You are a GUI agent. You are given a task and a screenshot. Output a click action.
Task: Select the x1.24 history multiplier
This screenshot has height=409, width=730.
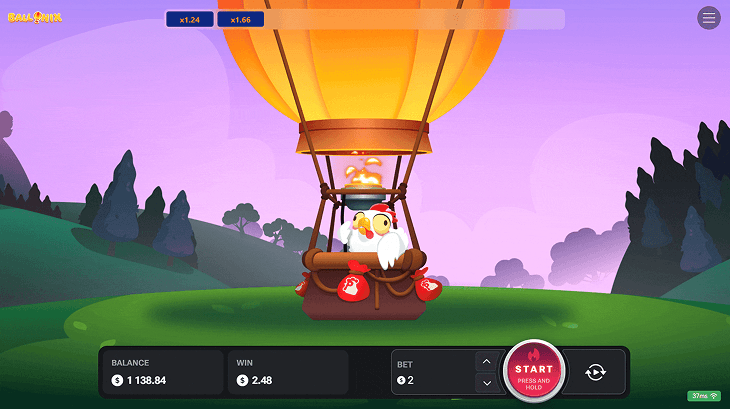pyautogui.click(x=189, y=19)
